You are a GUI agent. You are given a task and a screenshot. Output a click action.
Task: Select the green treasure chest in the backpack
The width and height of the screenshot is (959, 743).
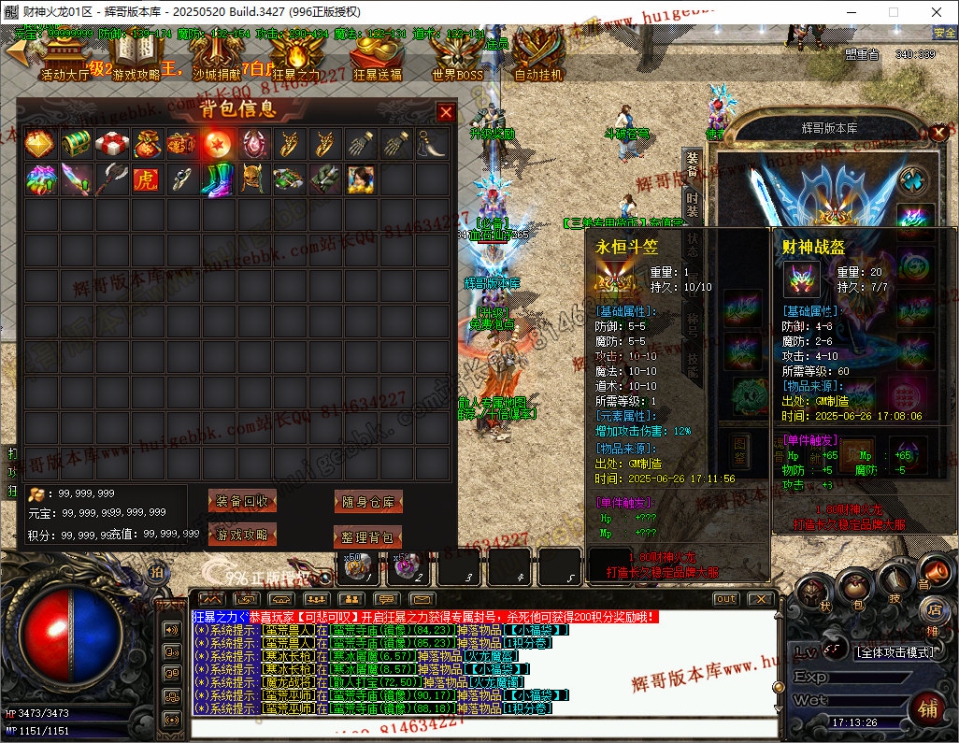pos(76,144)
